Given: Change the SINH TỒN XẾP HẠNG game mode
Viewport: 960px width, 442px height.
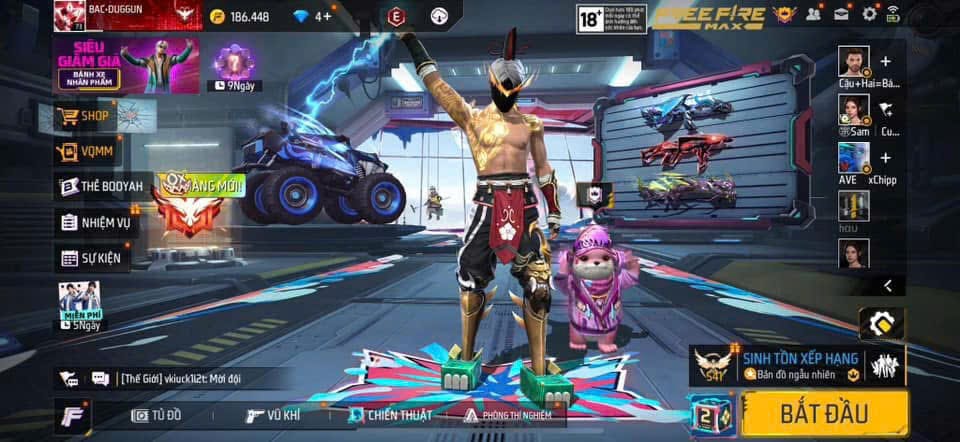Looking at the screenshot, I should tap(800, 364).
